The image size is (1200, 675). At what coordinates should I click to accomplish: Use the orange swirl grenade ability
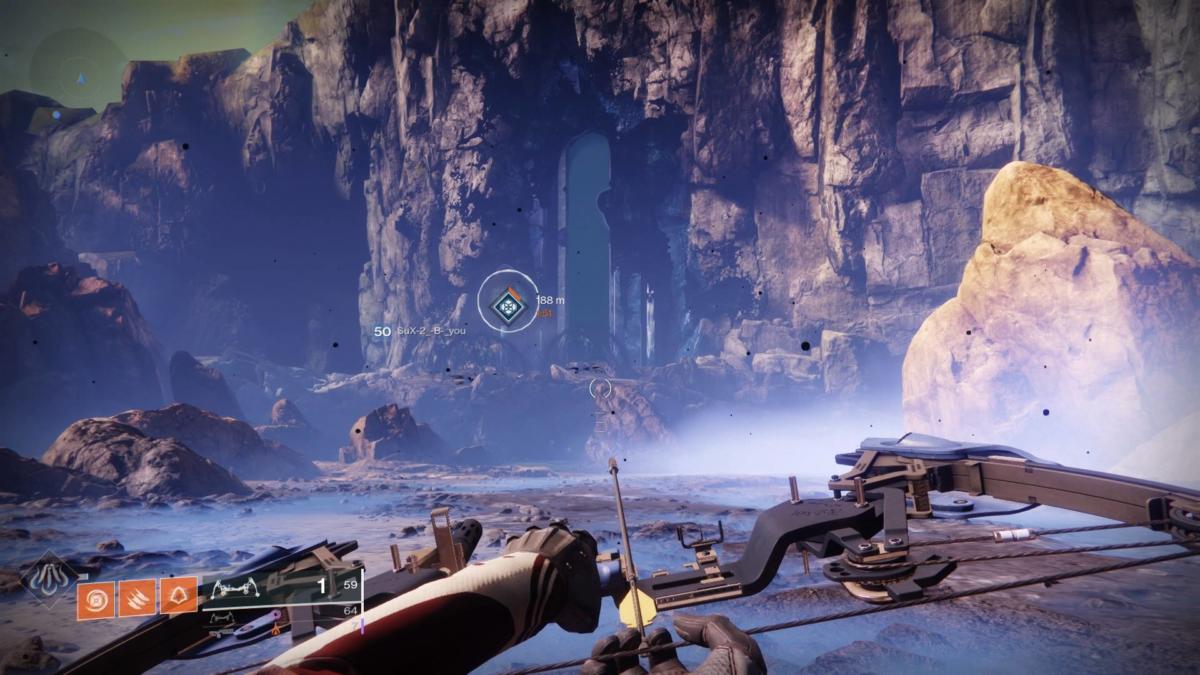click(95, 597)
